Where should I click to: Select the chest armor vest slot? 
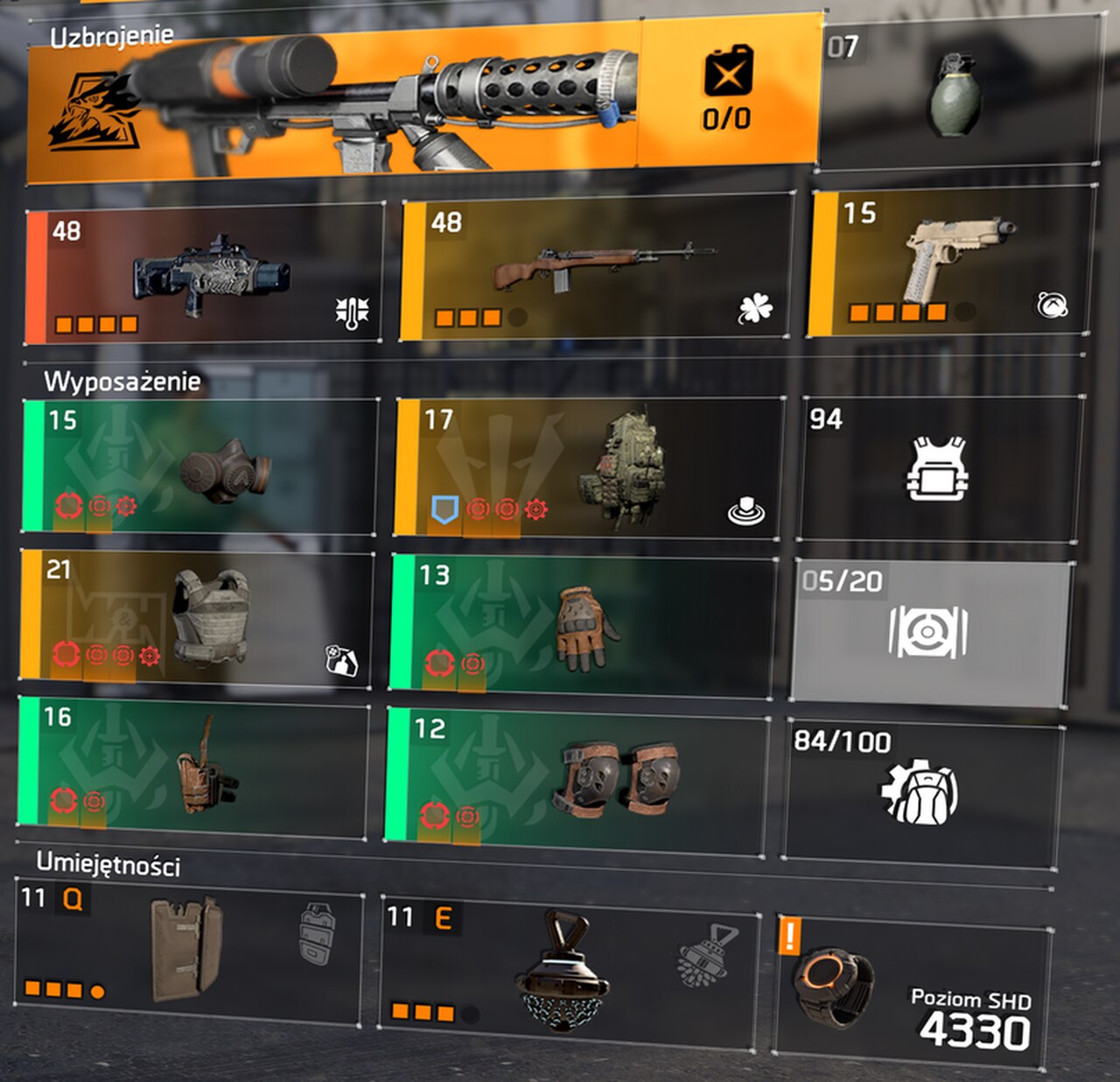click(x=195, y=615)
